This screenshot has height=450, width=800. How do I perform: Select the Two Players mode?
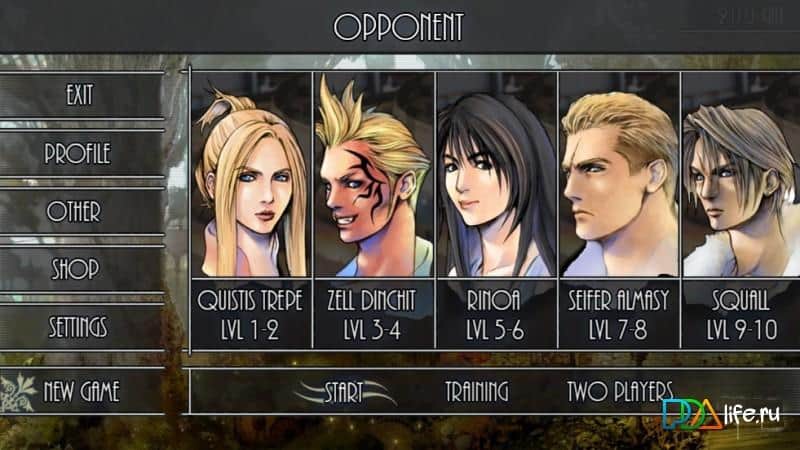point(619,391)
